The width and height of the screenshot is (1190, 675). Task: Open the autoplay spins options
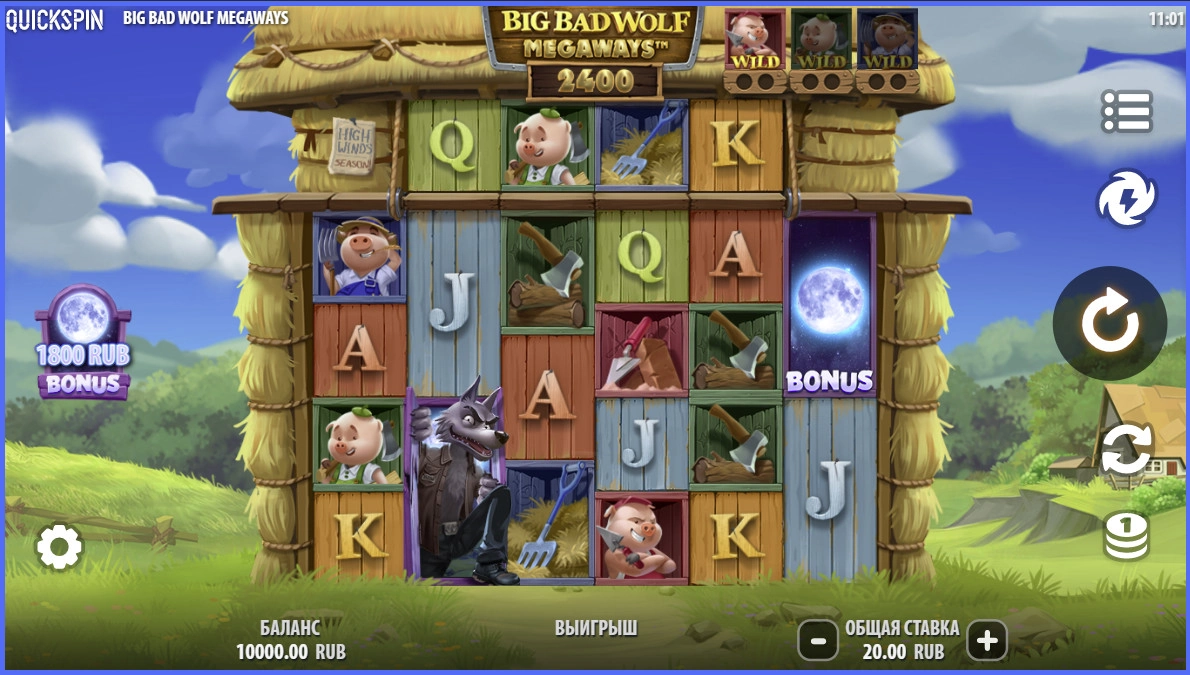point(1126,449)
